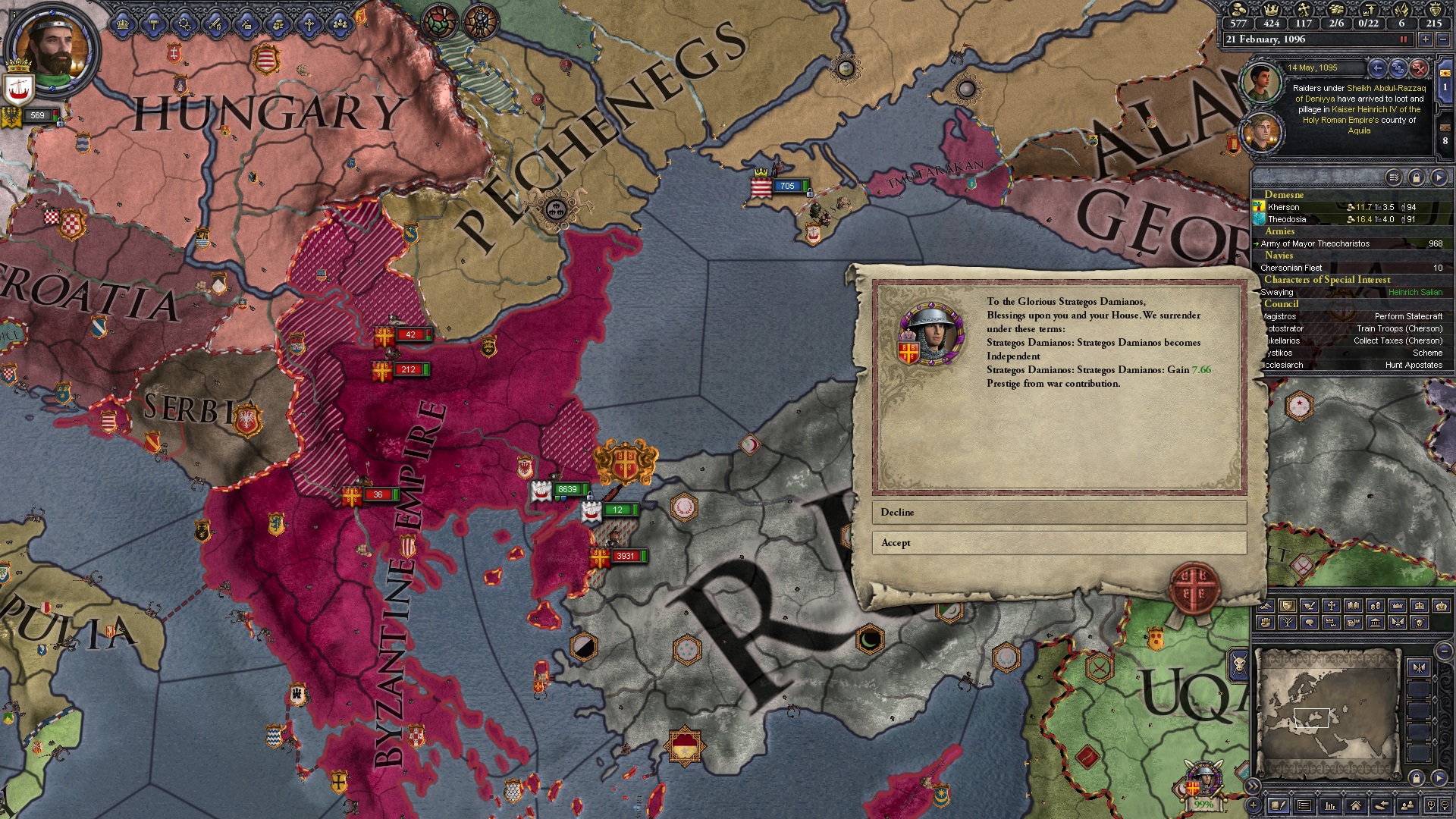Image resolution: width=1456 pixels, height=819 pixels.
Task: Select the Army of Mayor Theocharistos
Action: tap(1315, 243)
